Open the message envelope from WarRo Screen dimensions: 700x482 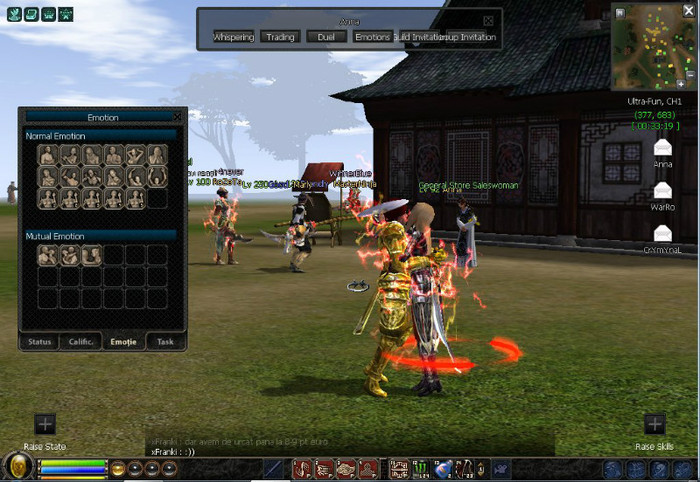[x=662, y=190]
